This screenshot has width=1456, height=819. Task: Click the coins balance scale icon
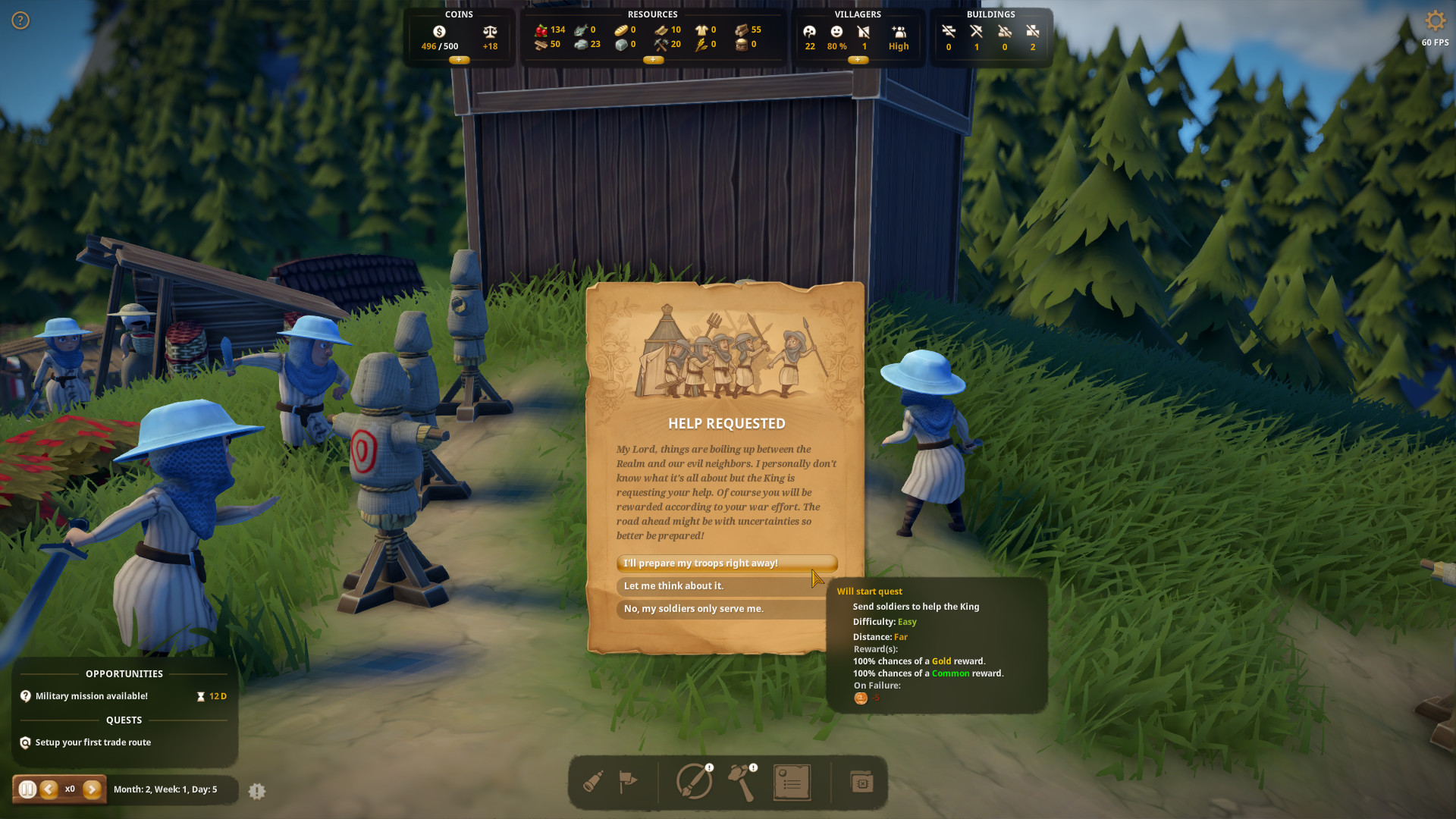coord(489,32)
